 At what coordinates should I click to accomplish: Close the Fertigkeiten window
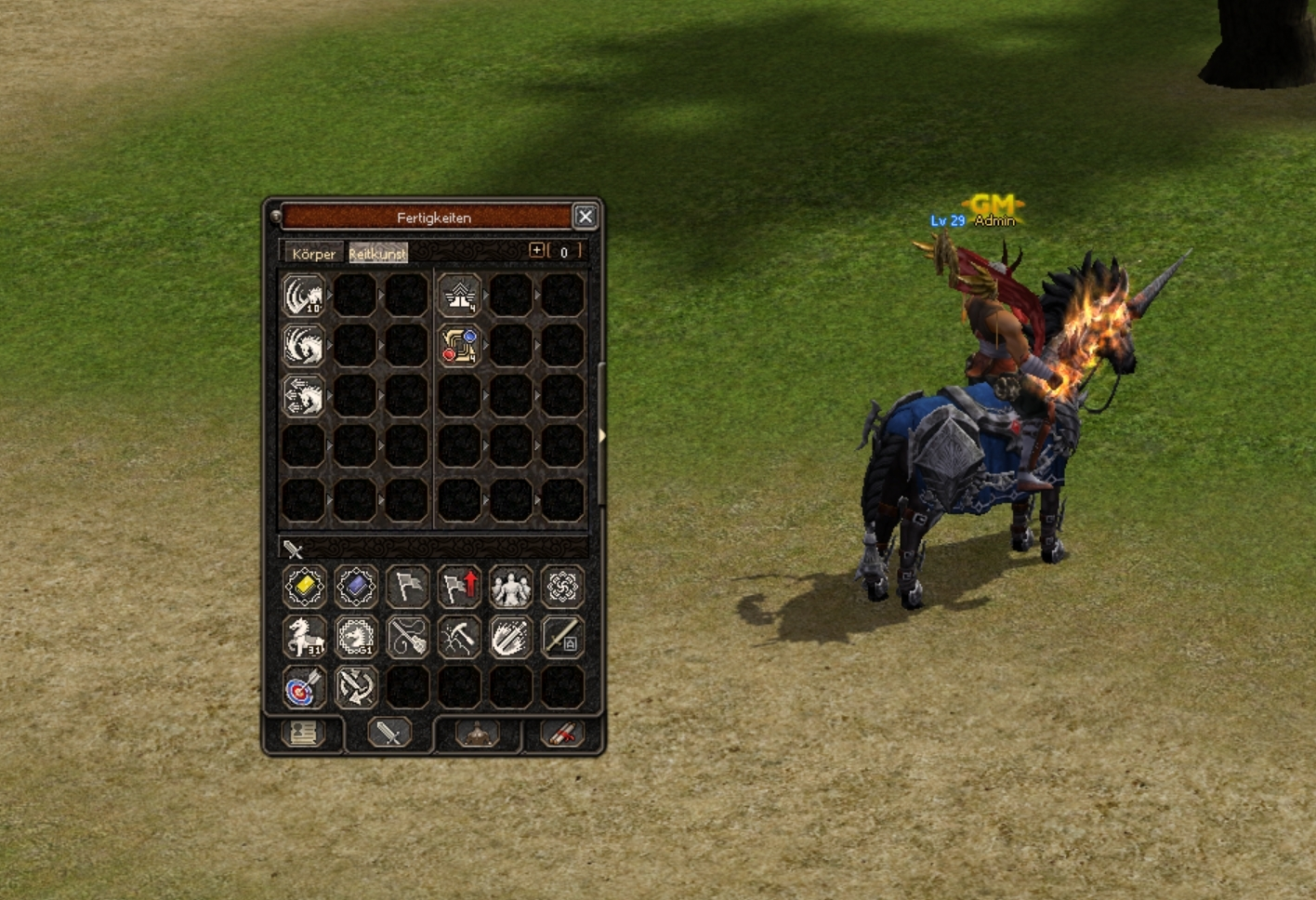pyautogui.click(x=585, y=217)
